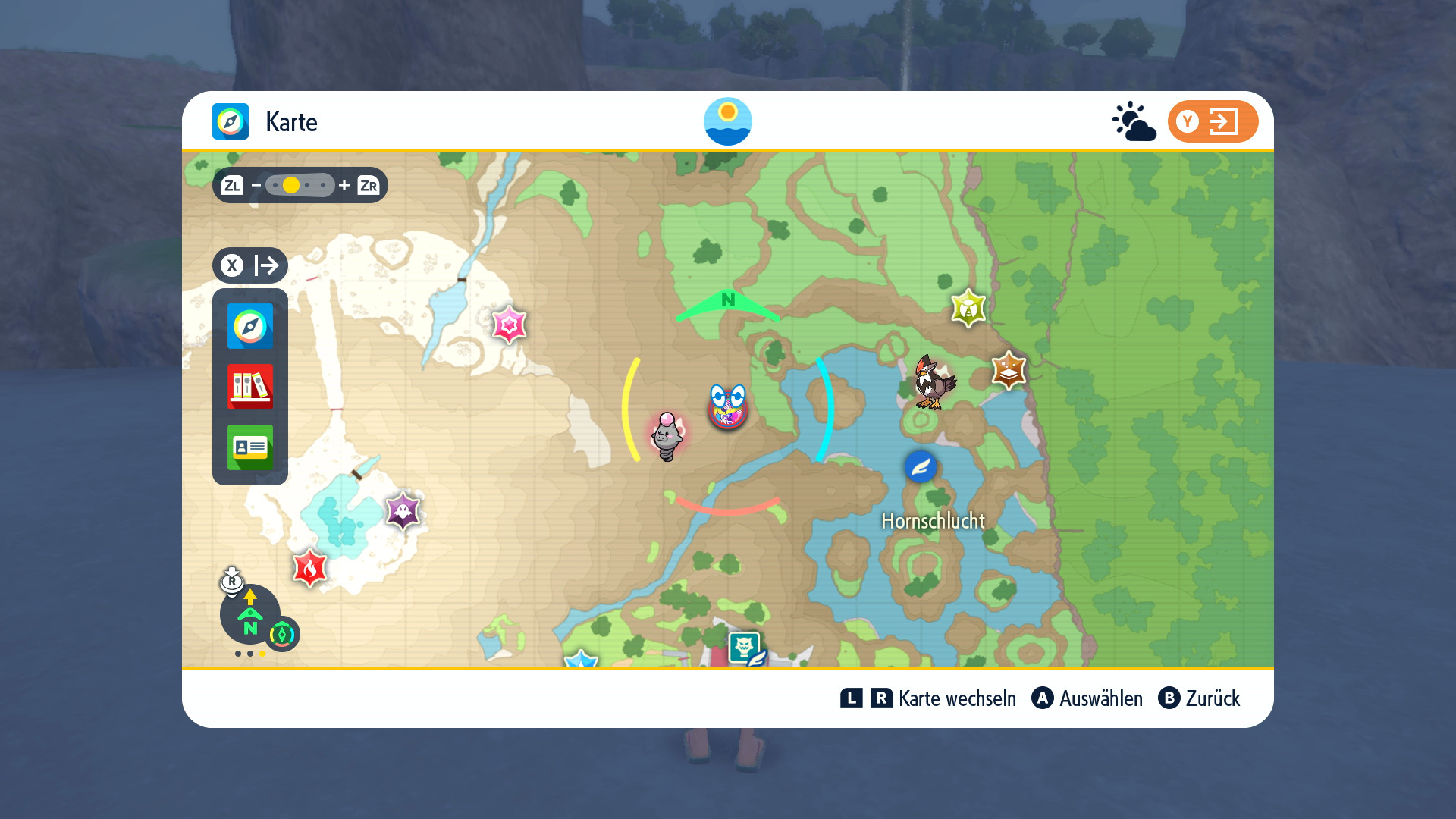
Task: Select the pink Tera Raid crystal marker
Action: [x=509, y=325]
